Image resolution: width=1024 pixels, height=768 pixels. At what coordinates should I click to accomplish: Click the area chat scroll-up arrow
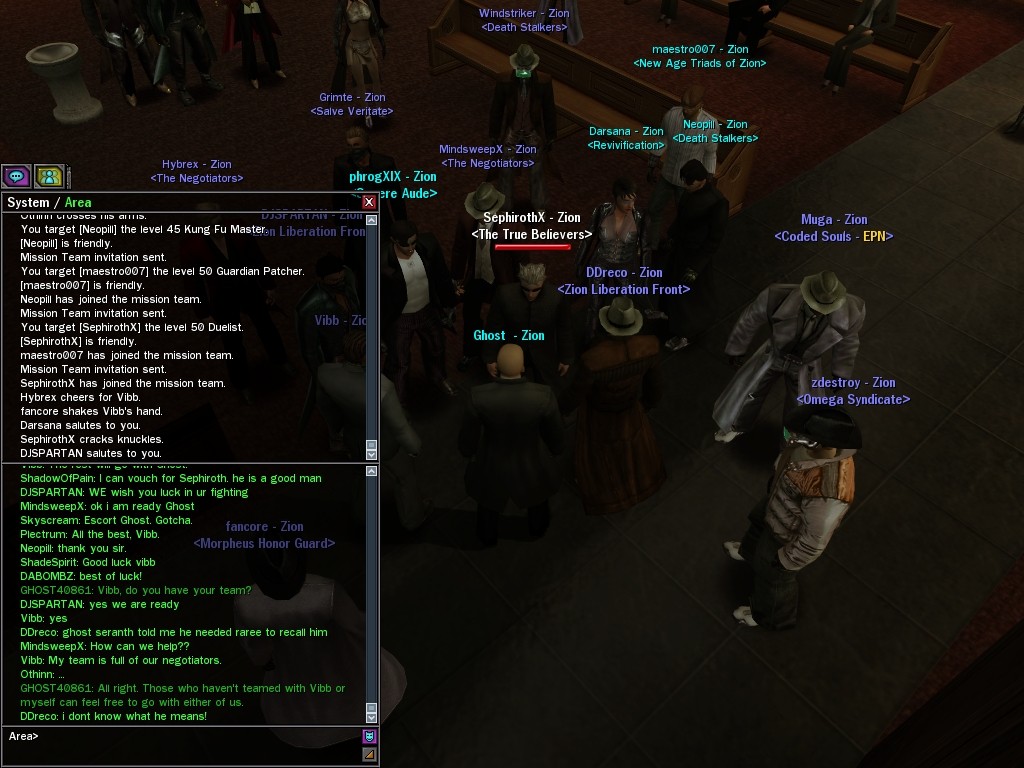(372, 470)
